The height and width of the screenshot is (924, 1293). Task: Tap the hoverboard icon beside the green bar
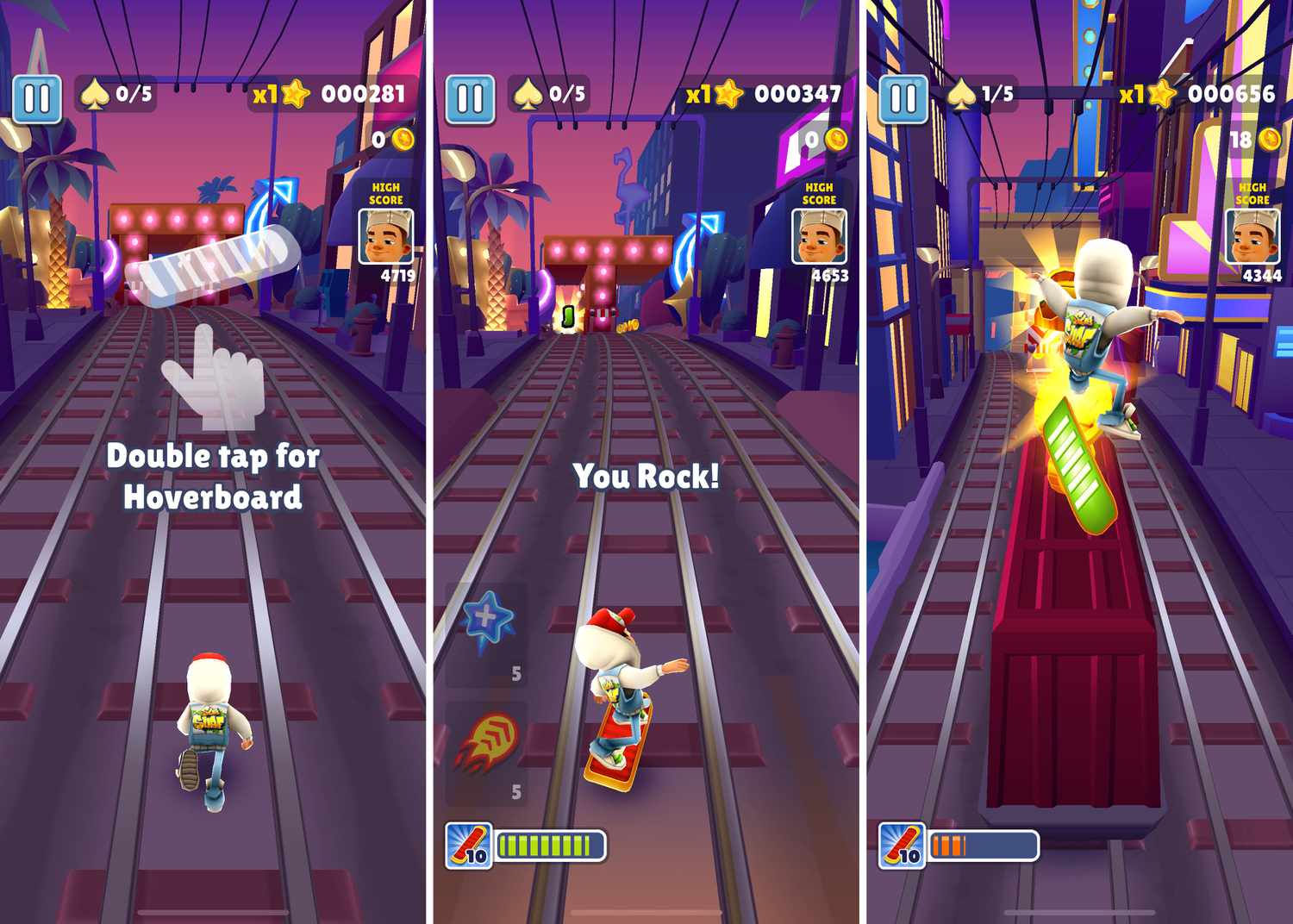(x=469, y=845)
